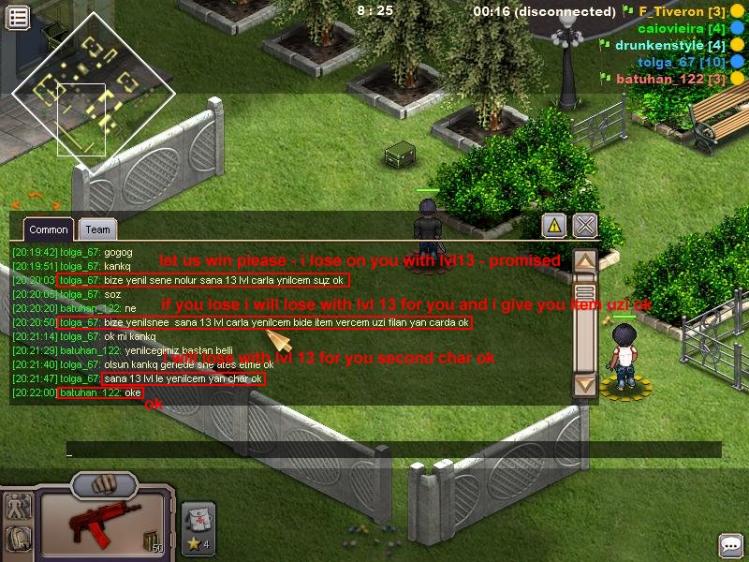Click the chat scroll up arrow
The height and width of the screenshot is (562, 749).
[585, 262]
